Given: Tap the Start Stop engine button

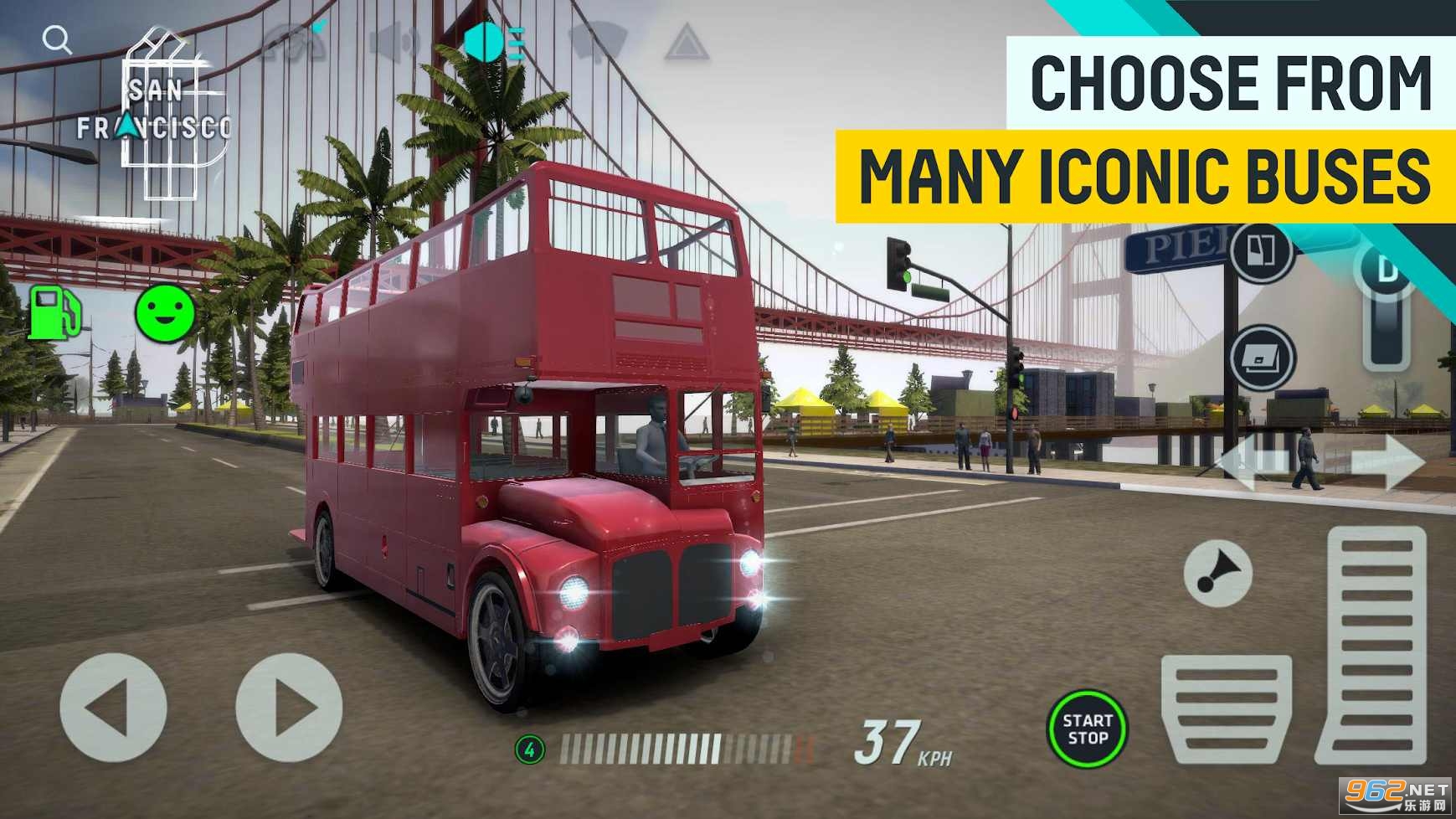Looking at the screenshot, I should (1087, 729).
